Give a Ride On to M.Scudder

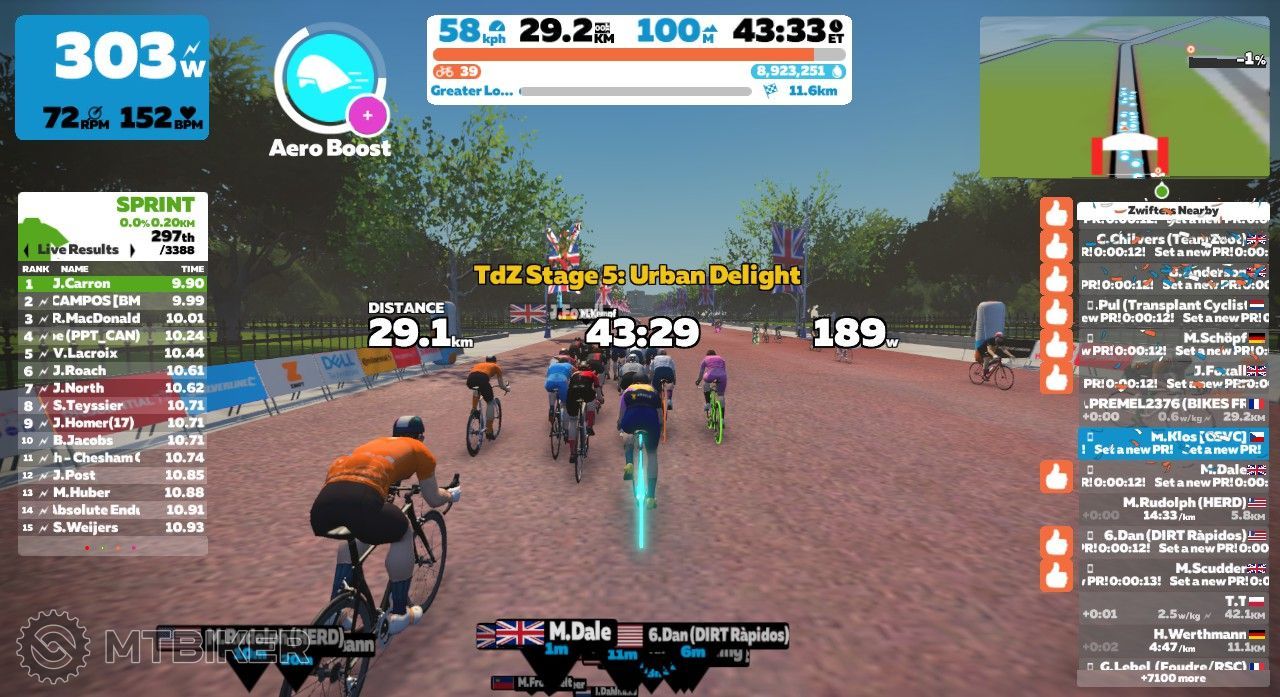click(1056, 575)
